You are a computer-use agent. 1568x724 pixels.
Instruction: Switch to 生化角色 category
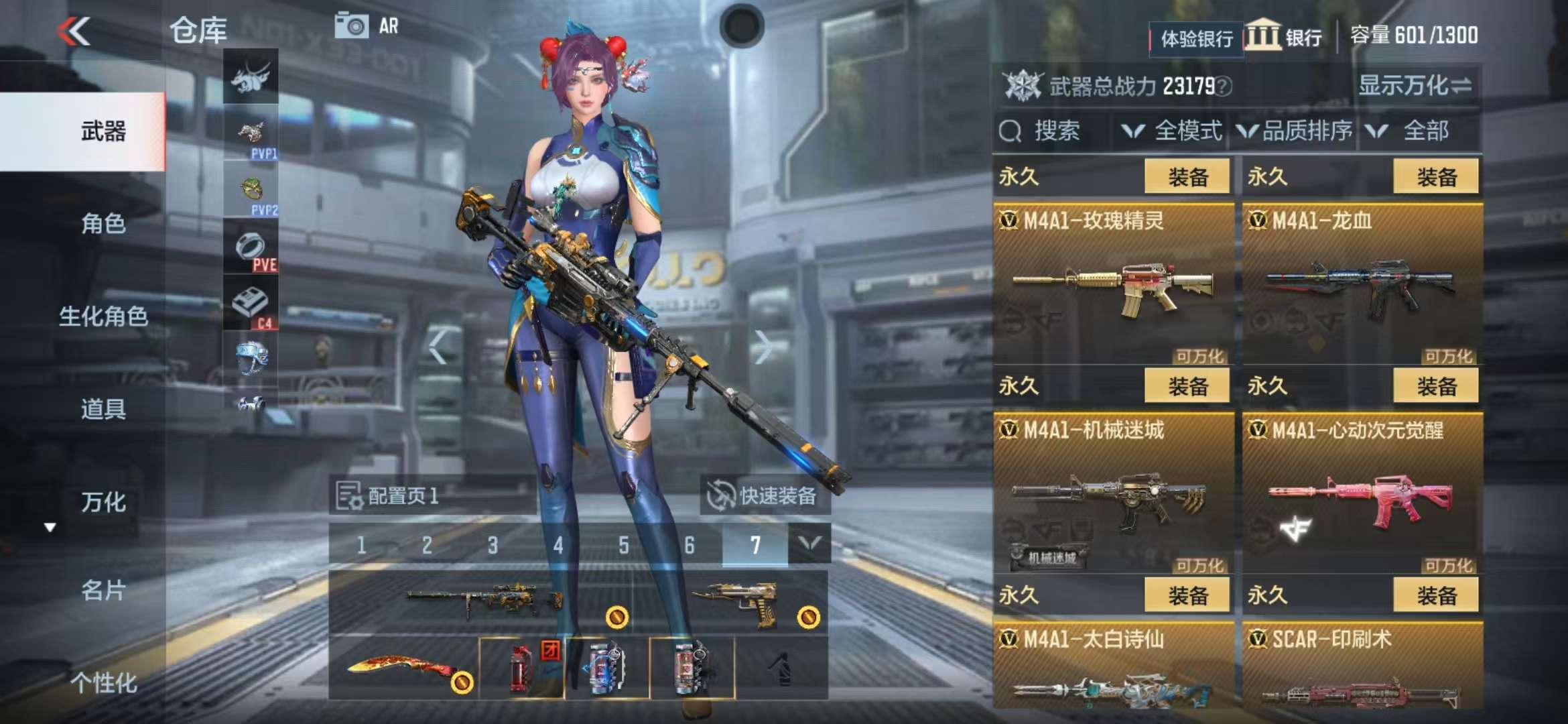click(x=103, y=316)
